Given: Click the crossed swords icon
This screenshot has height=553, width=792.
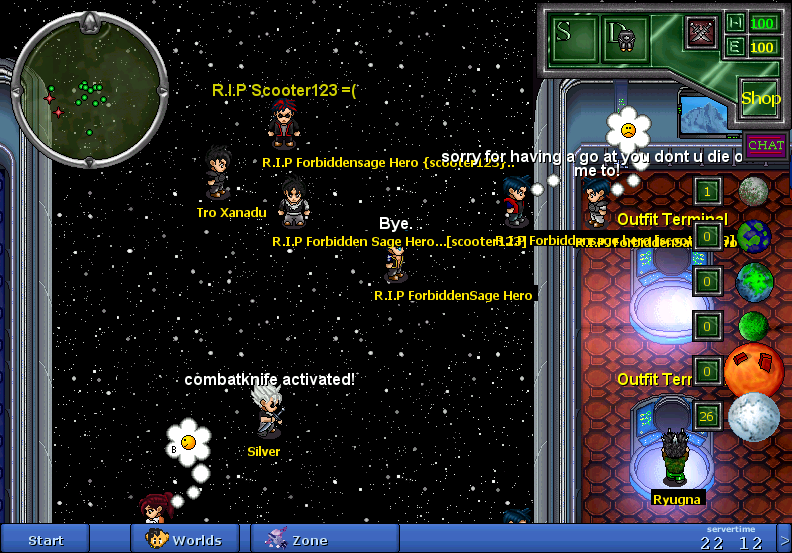Looking at the screenshot, I should pyautogui.click(x=700, y=31).
